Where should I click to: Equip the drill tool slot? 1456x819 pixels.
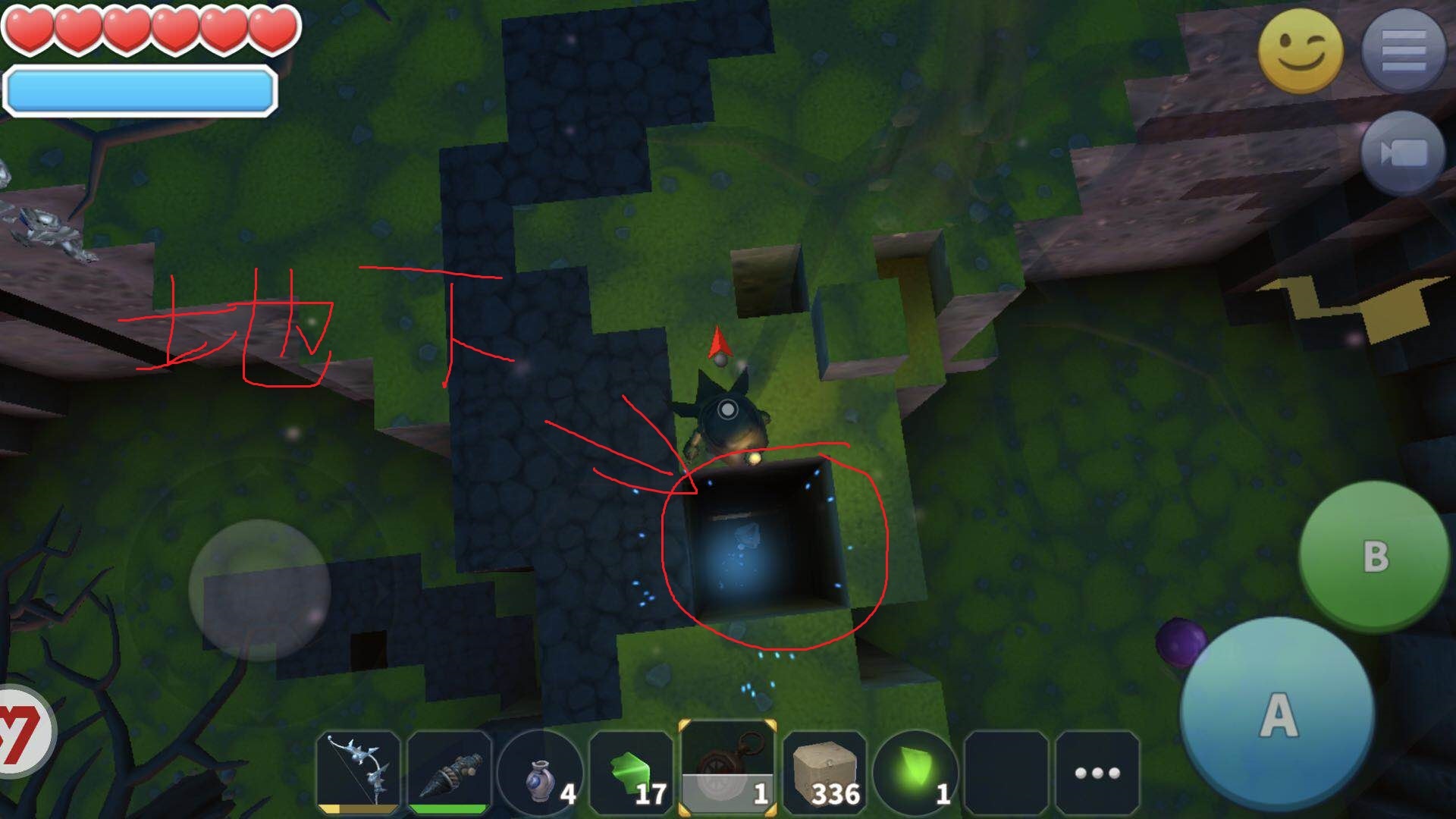[449, 772]
